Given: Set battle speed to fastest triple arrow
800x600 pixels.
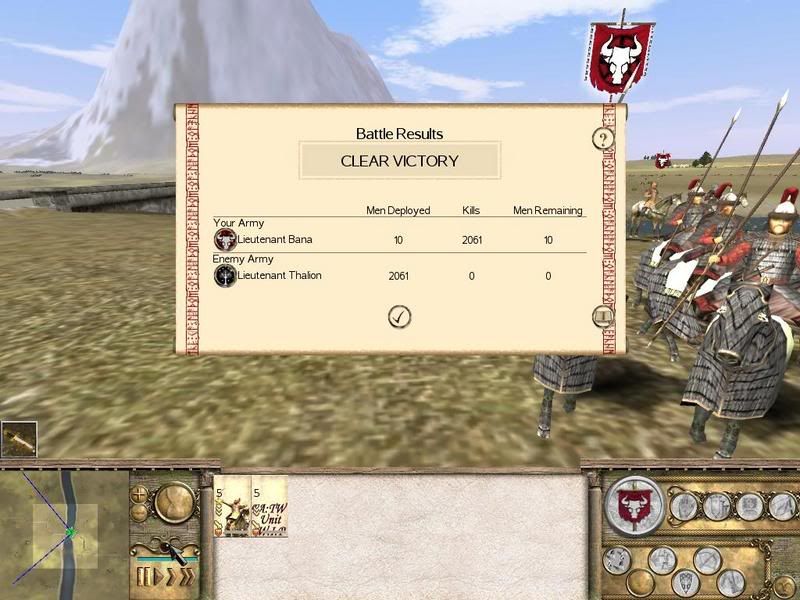Looking at the screenshot, I should pos(185,578).
